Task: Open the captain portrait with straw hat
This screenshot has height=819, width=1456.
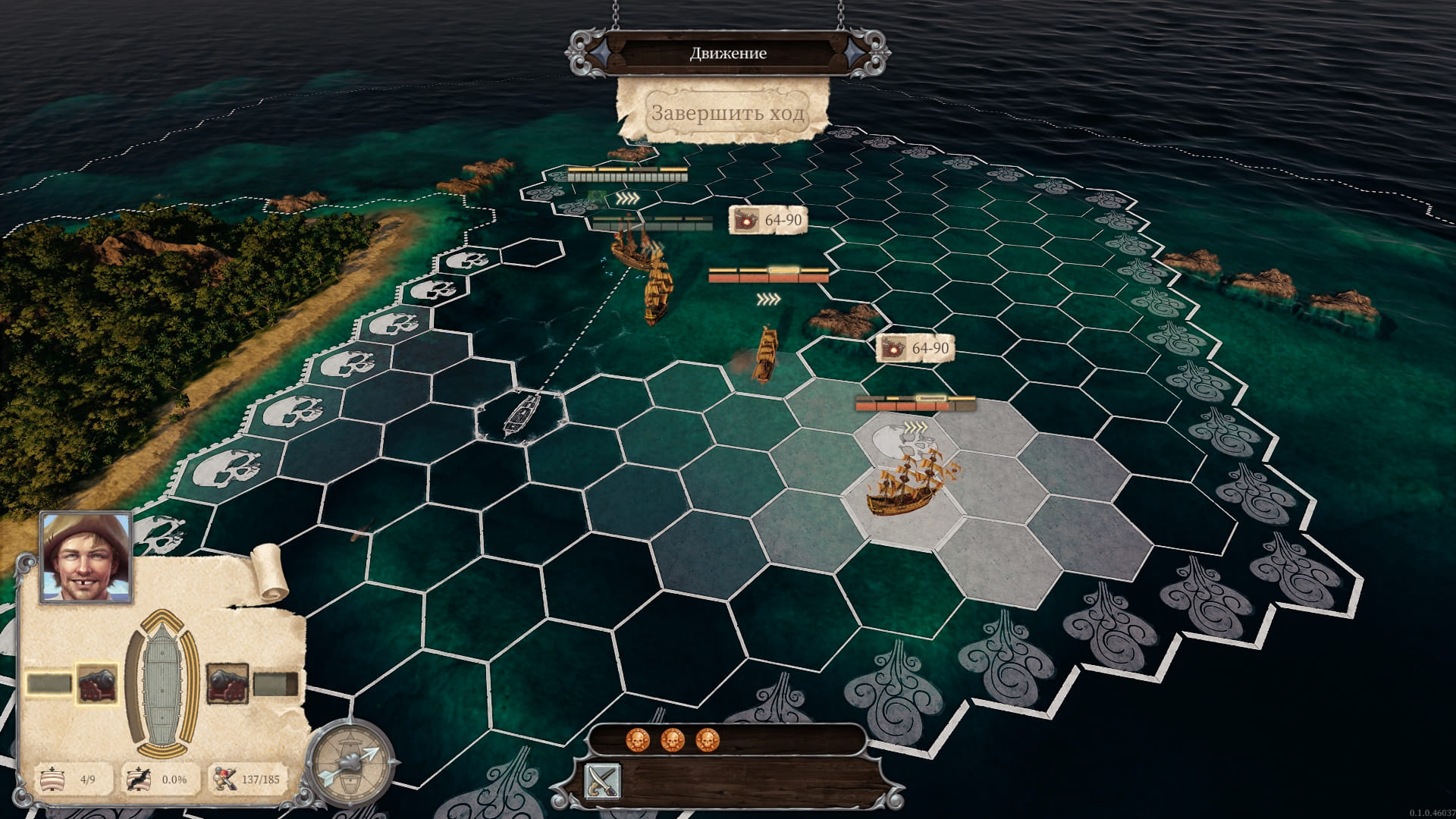Action: pos(86,557)
